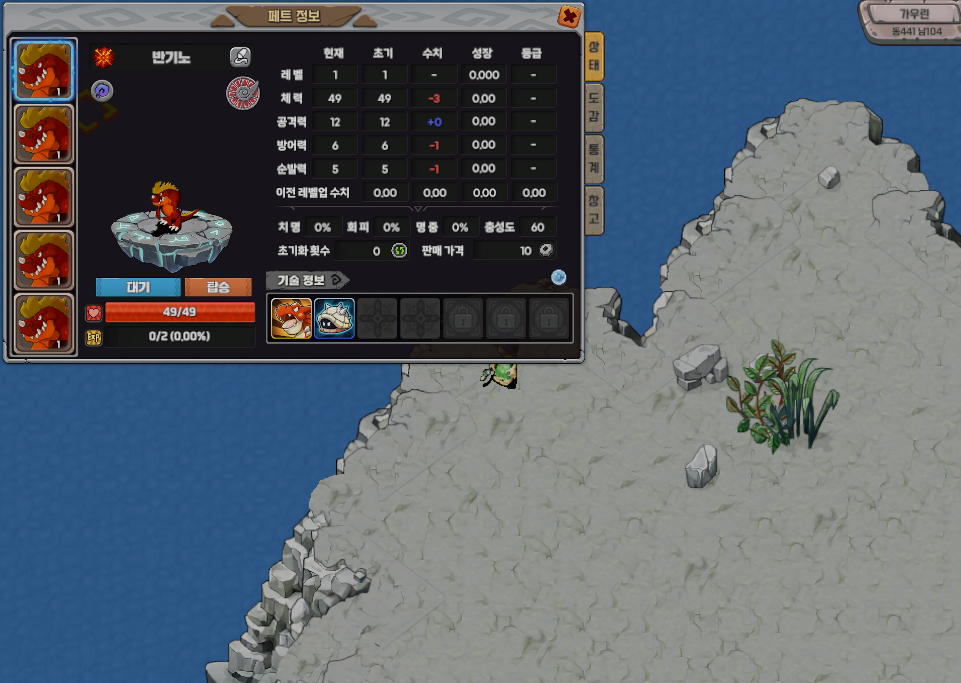Viewport: 961px width, 683px height.
Task: Click the green reset icon beside 초기화 횟수
Action: 399,250
